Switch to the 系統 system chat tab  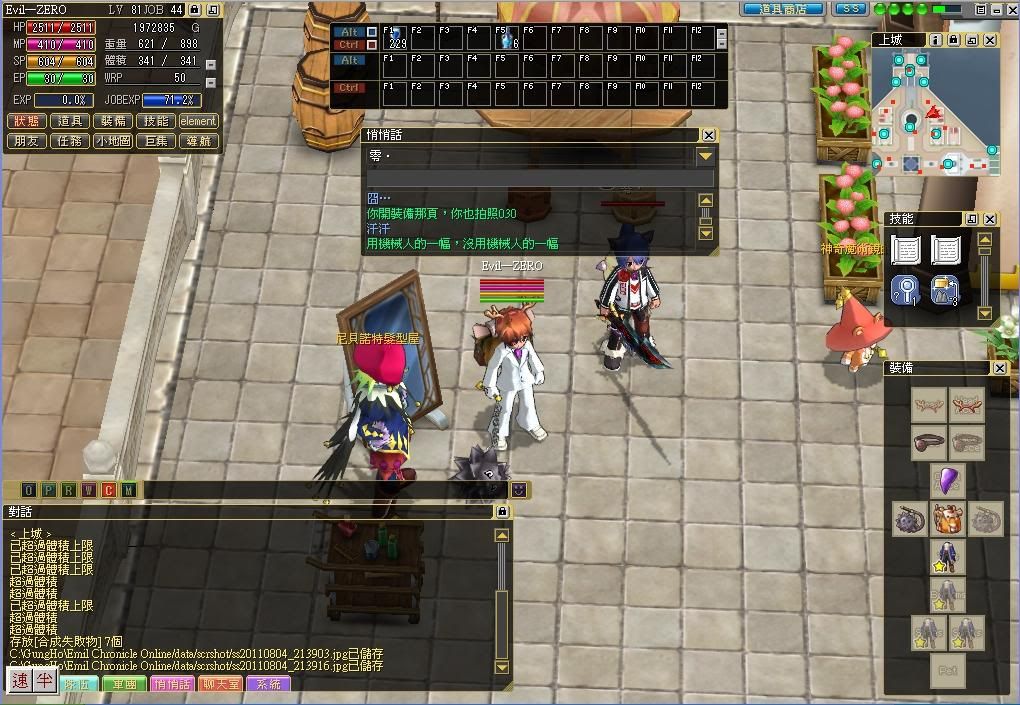(x=268, y=685)
